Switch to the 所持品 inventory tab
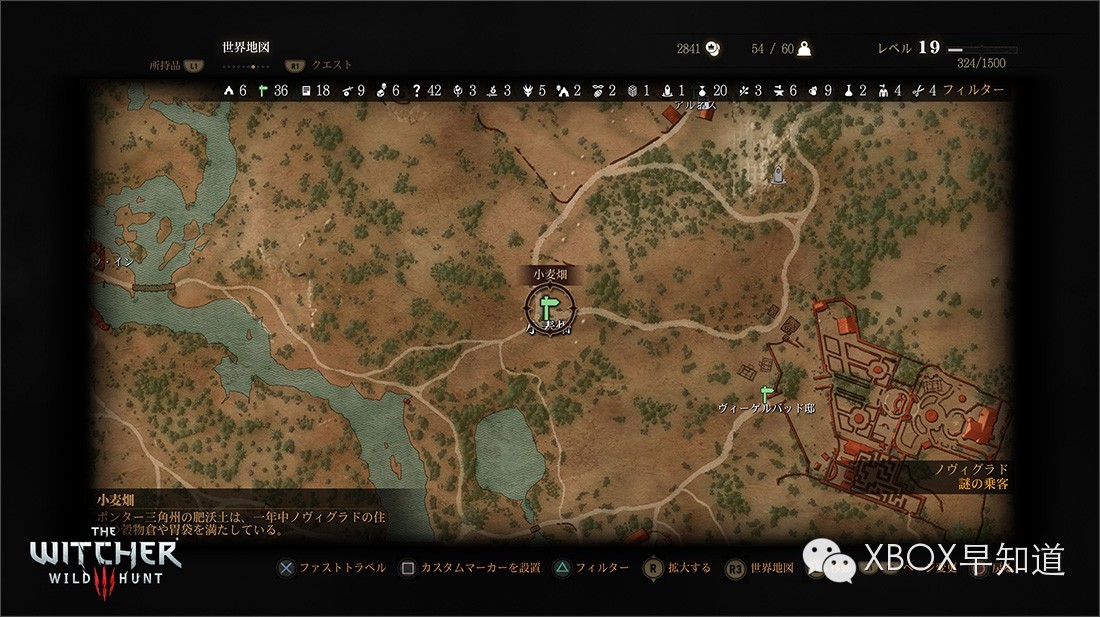The height and width of the screenshot is (617, 1100). (x=166, y=65)
